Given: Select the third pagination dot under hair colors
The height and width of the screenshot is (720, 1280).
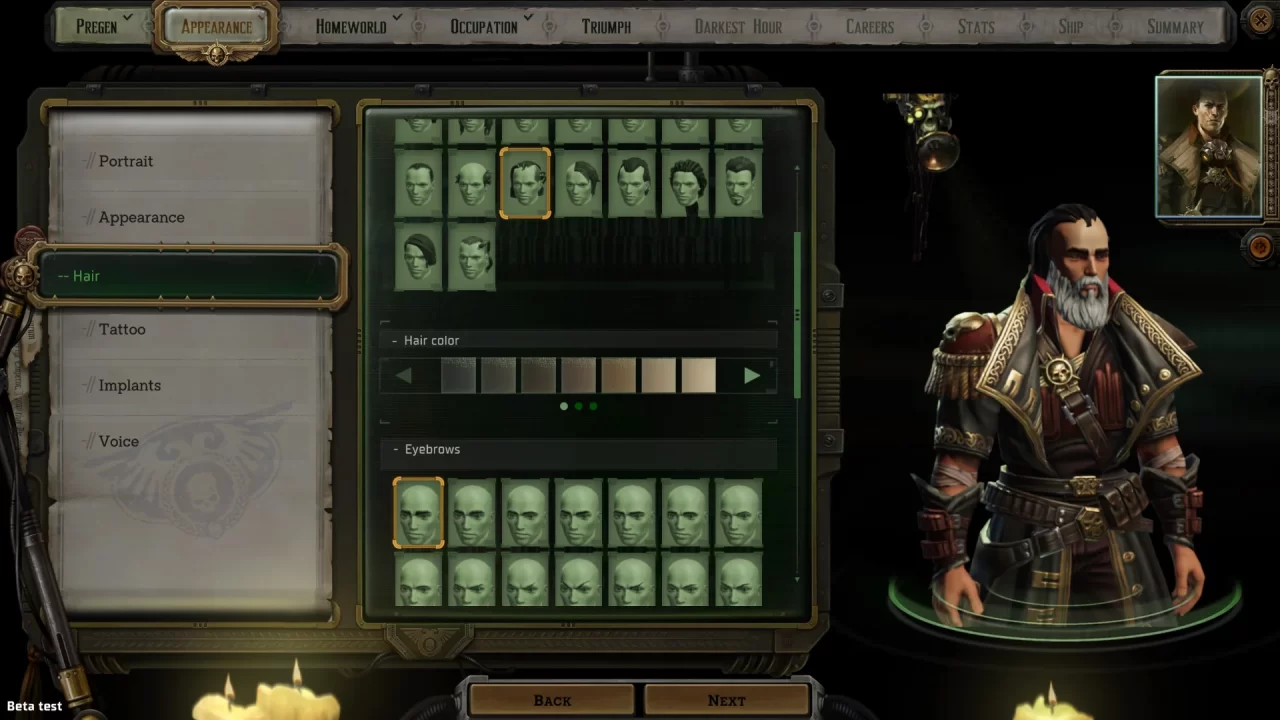Looking at the screenshot, I should (593, 407).
